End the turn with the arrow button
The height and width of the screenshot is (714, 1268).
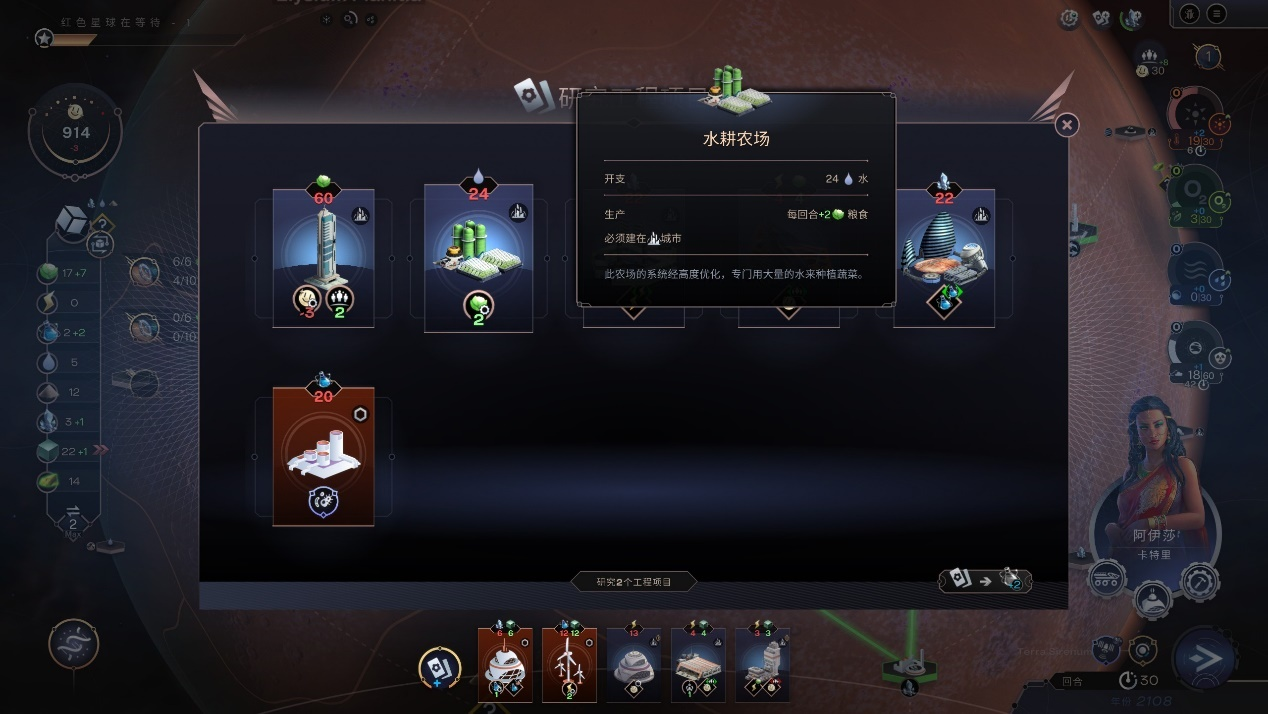[x=1207, y=659]
